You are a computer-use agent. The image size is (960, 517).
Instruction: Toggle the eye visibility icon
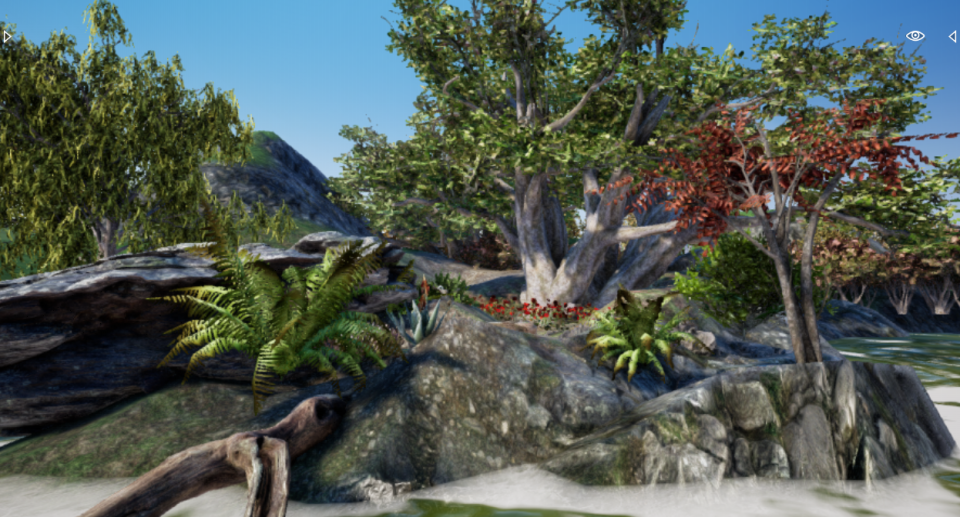pyautogui.click(x=915, y=36)
